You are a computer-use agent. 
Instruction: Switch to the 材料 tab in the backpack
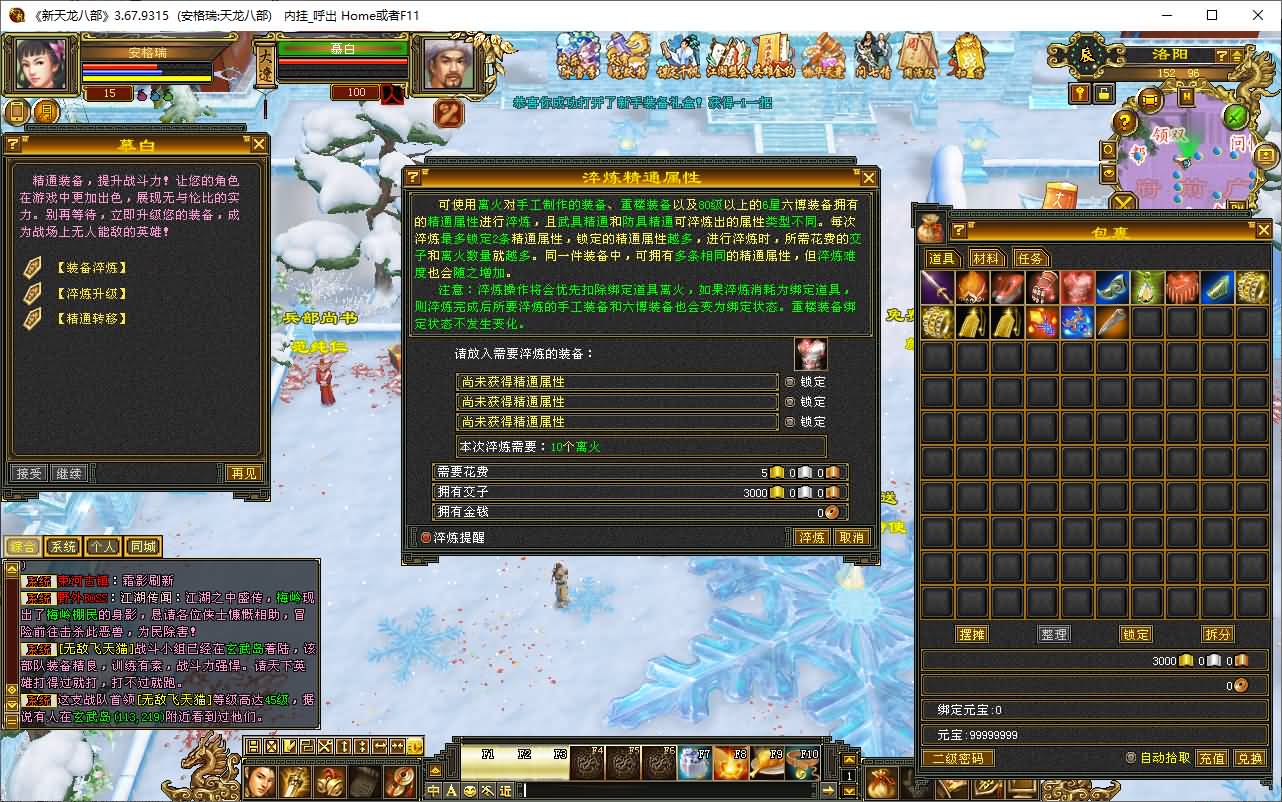[x=987, y=258]
